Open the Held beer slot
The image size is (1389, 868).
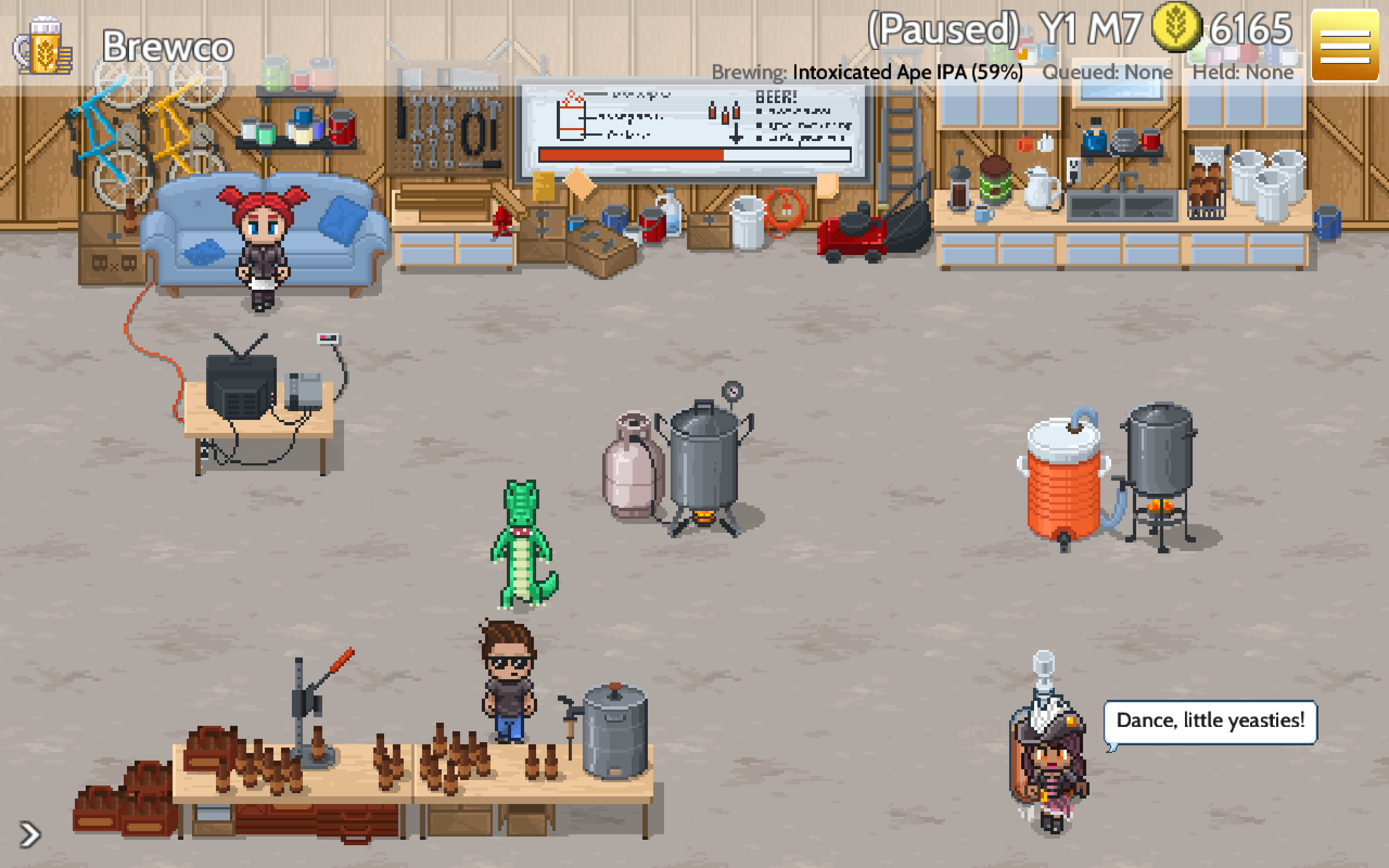1242,72
